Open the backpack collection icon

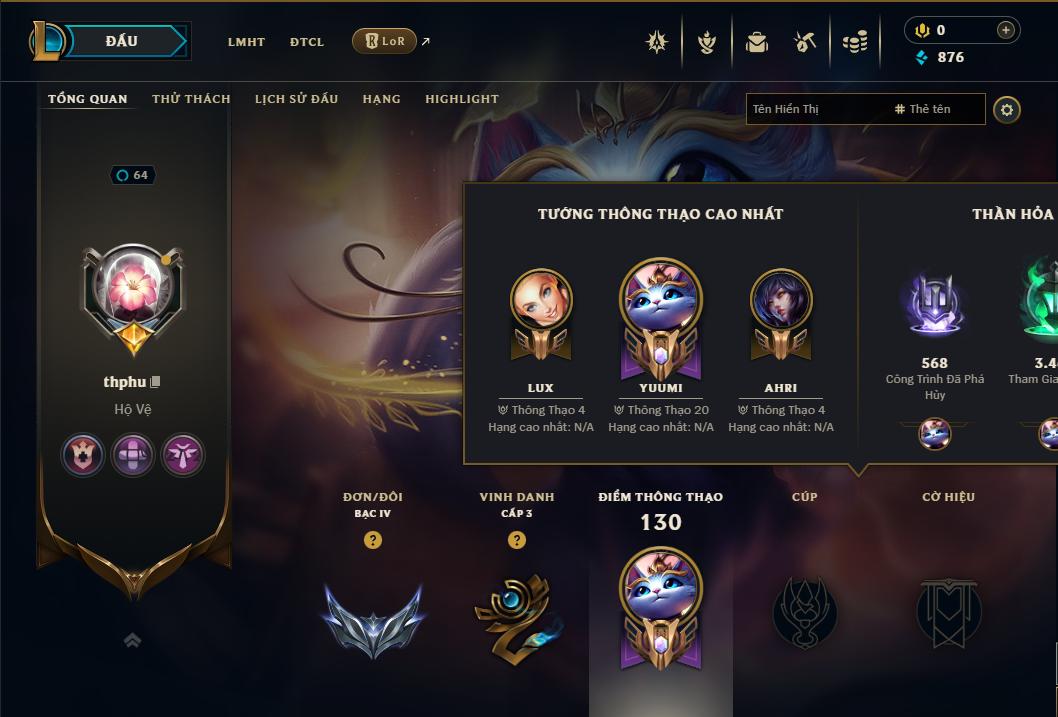coord(756,42)
